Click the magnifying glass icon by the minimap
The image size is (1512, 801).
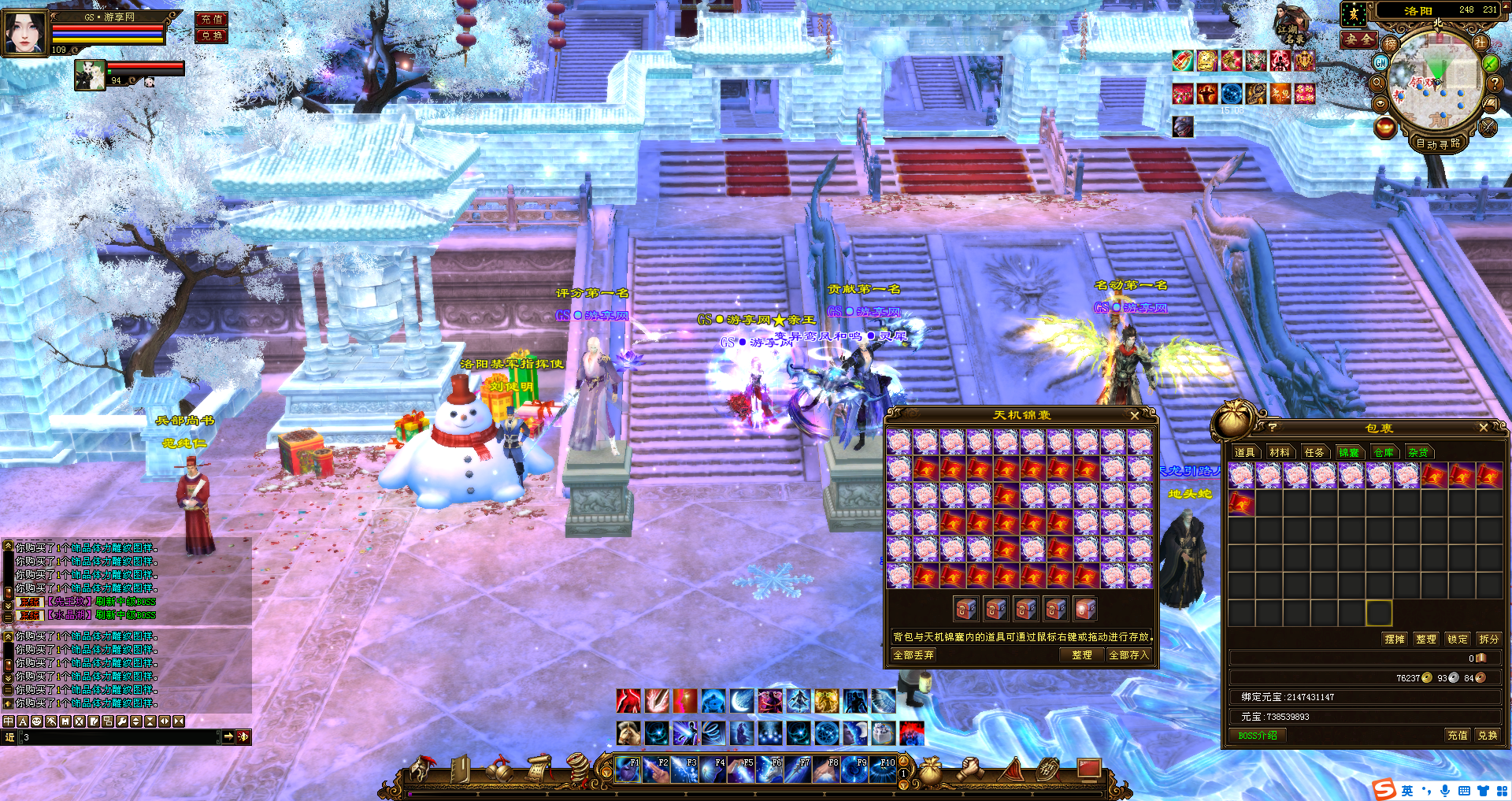(1378, 83)
